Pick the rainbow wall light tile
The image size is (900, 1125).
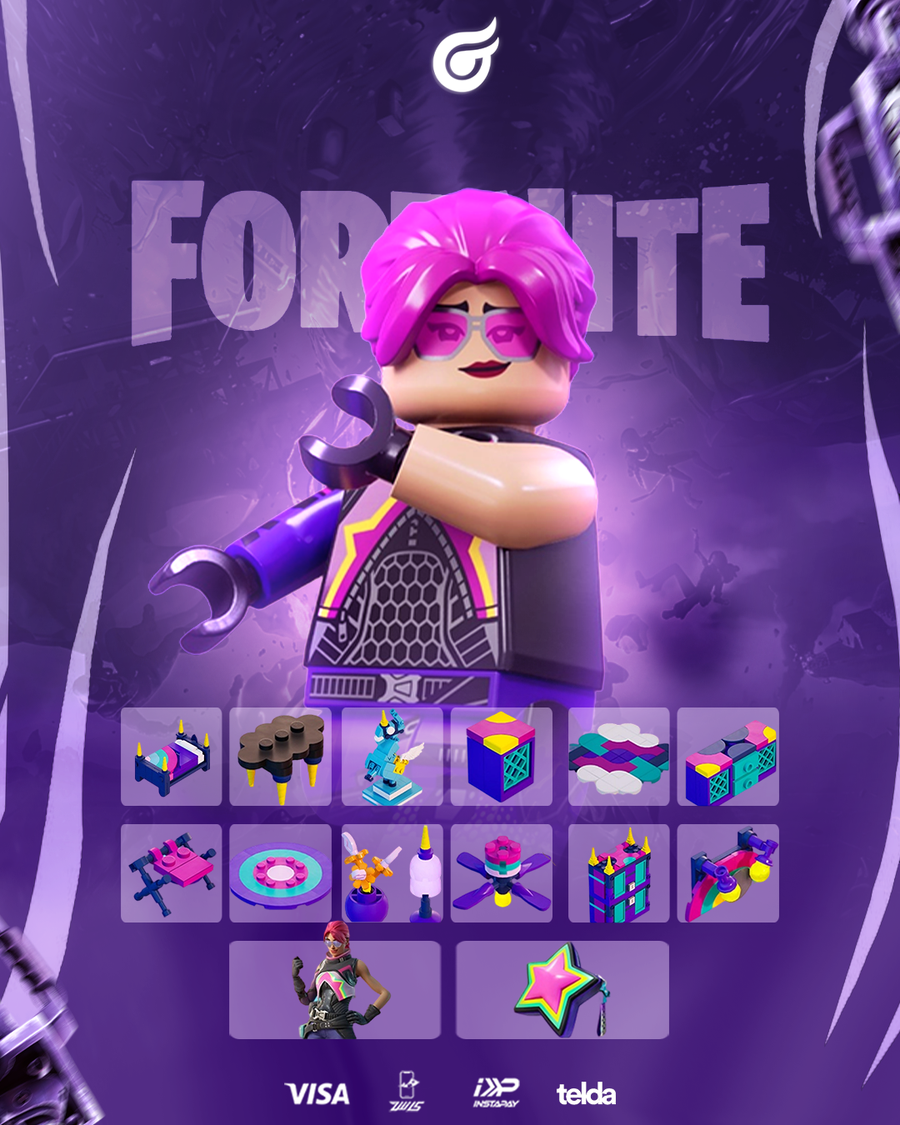[x=728, y=873]
